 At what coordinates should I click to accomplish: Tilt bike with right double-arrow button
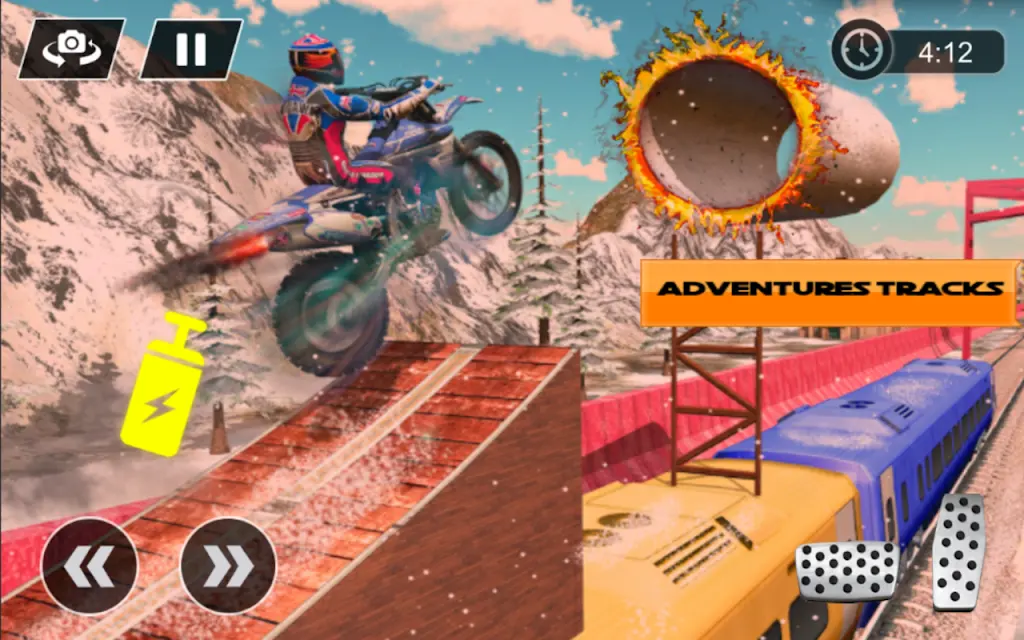click(x=228, y=566)
